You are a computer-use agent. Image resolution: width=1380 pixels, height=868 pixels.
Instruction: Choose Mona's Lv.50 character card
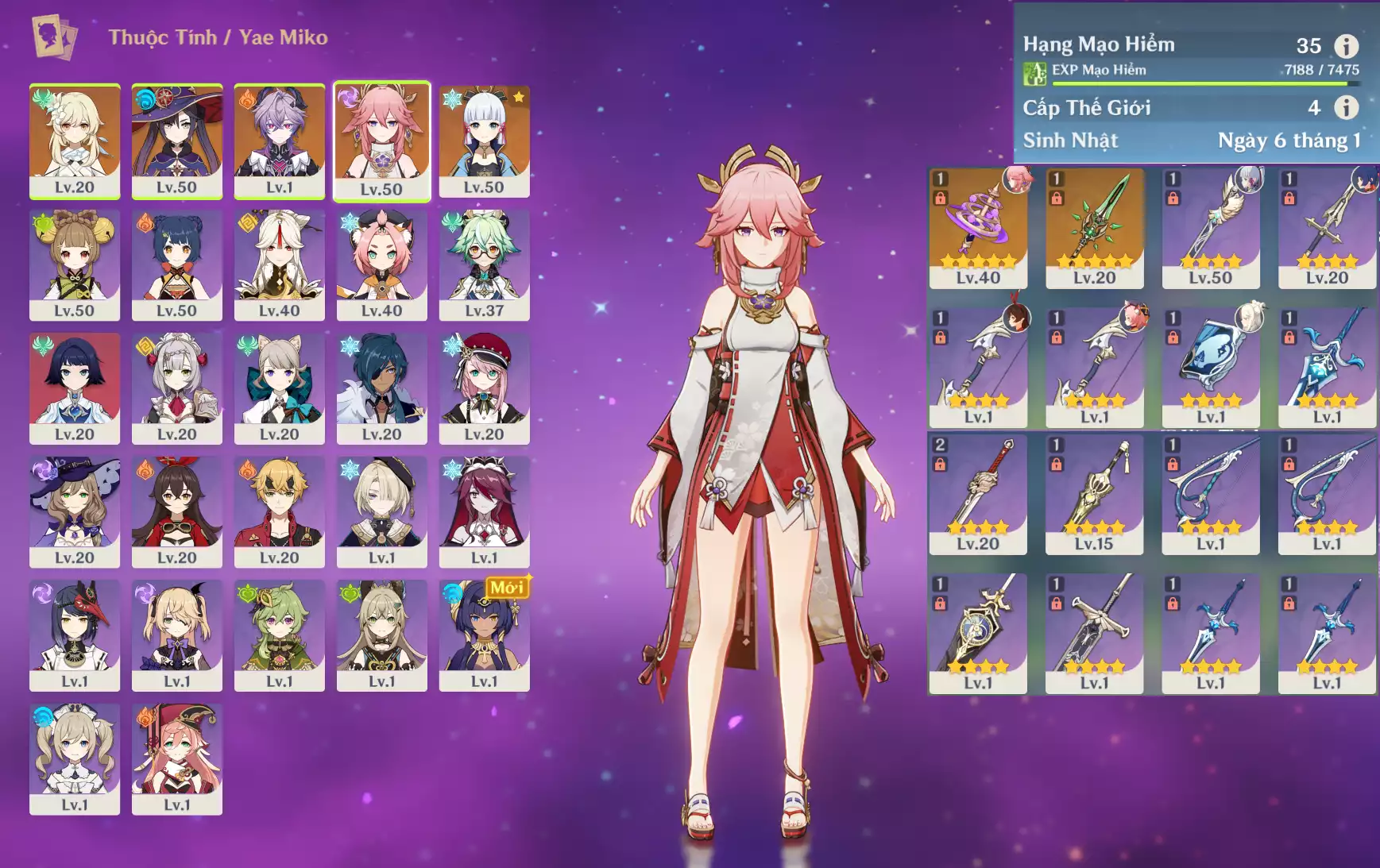[176, 141]
